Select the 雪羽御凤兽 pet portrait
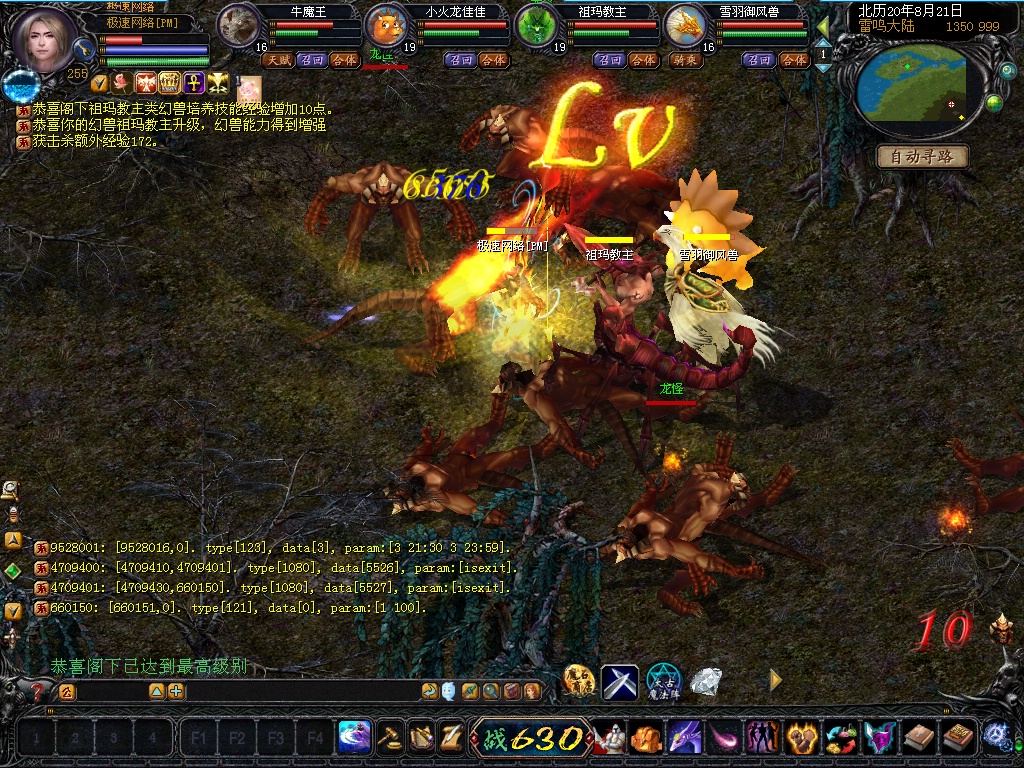1024x768 pixels. tap(685, 25)
